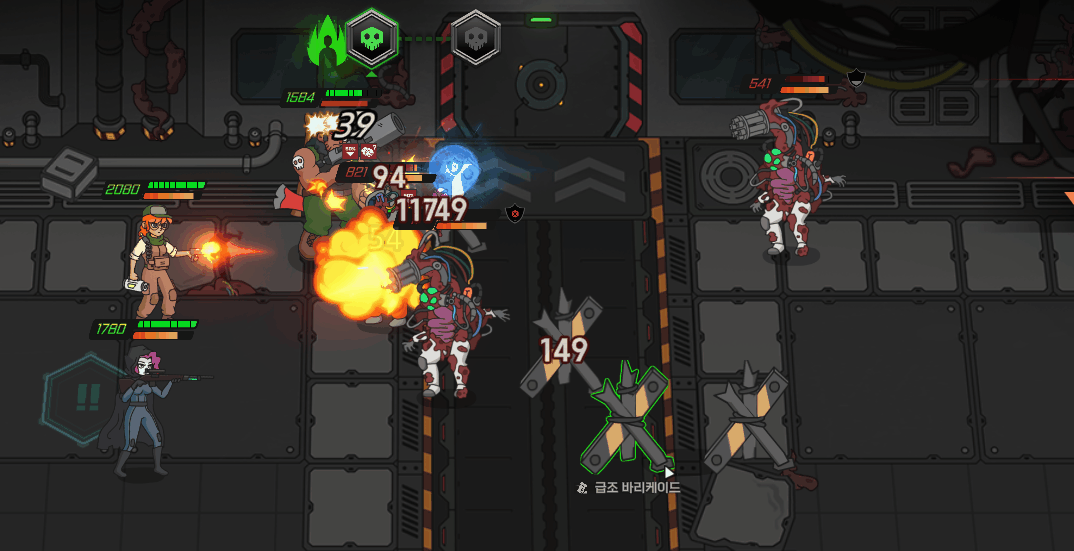
Task: Select the green skull wave marker
Action: pos(372,39)
